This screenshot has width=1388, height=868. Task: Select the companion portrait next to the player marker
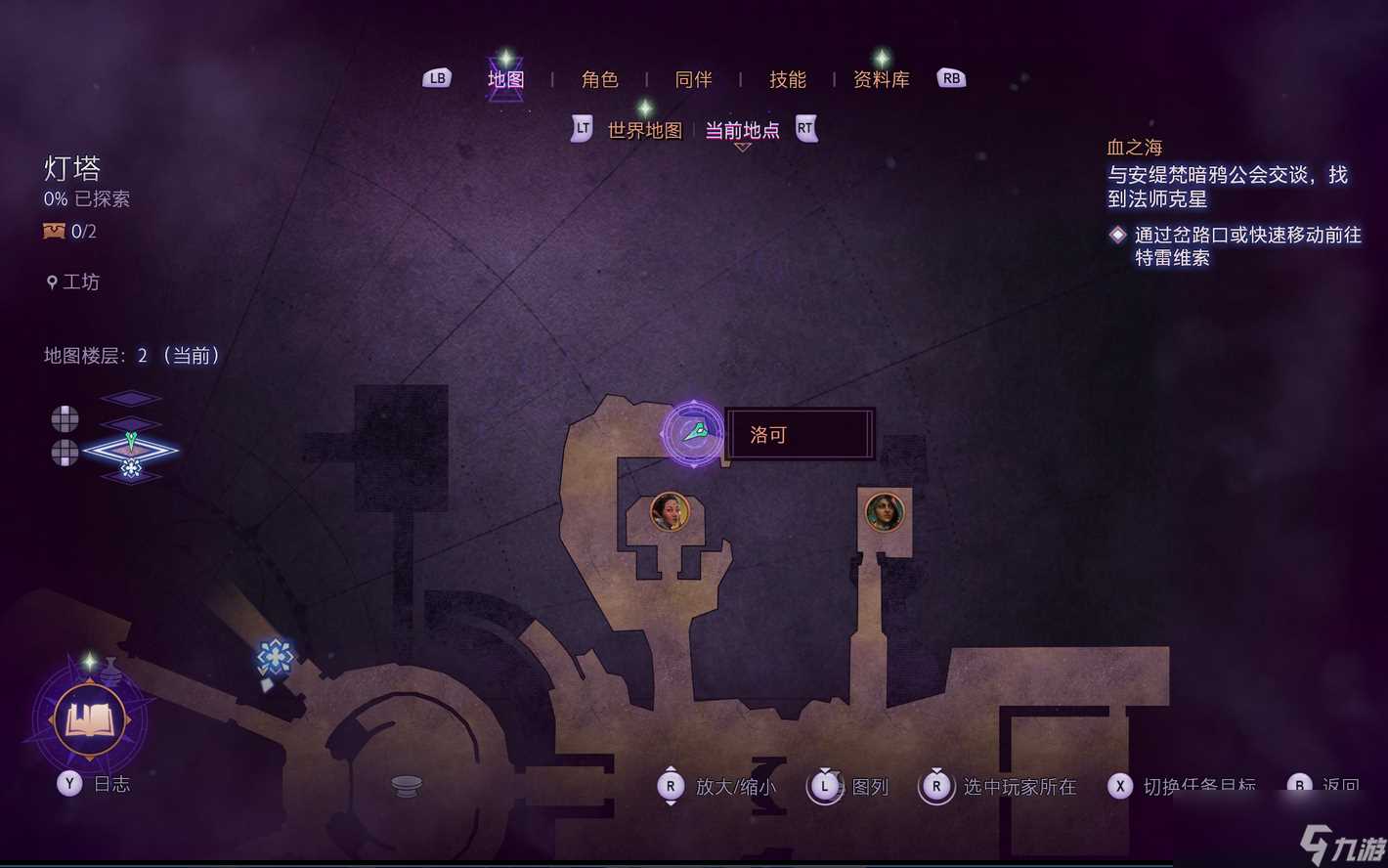[x=670, y=511]
